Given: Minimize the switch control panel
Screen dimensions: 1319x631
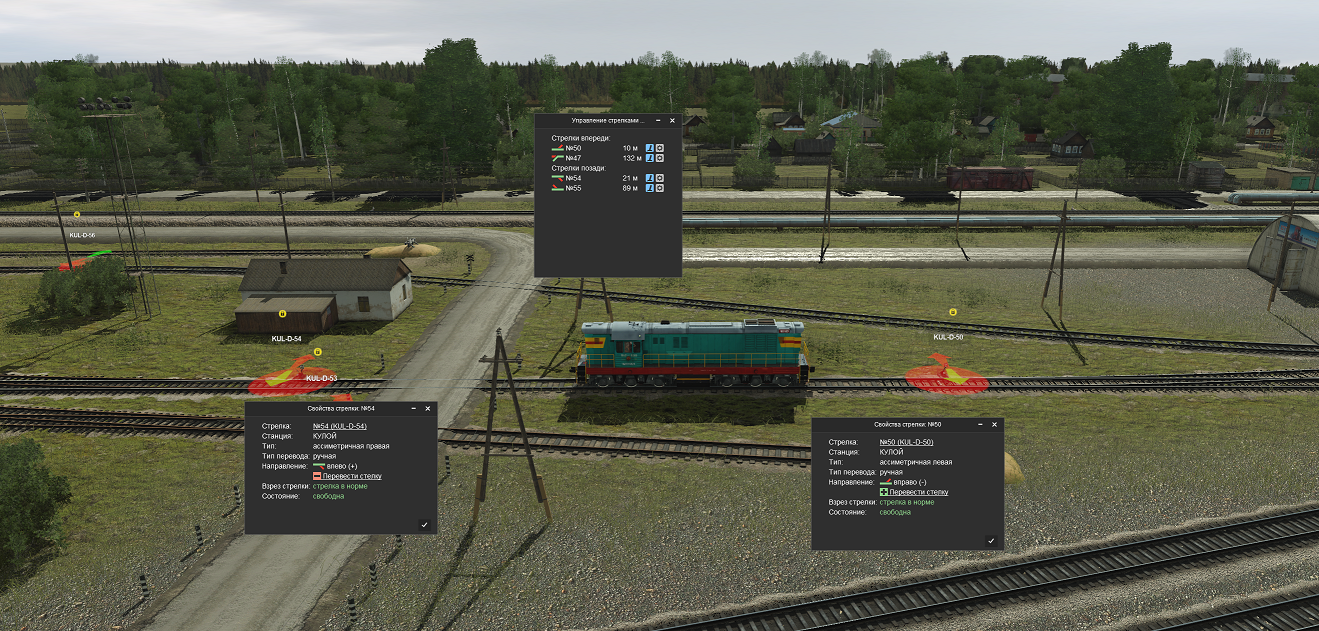Looking at the screenshot, I should [x=658, y=120].
